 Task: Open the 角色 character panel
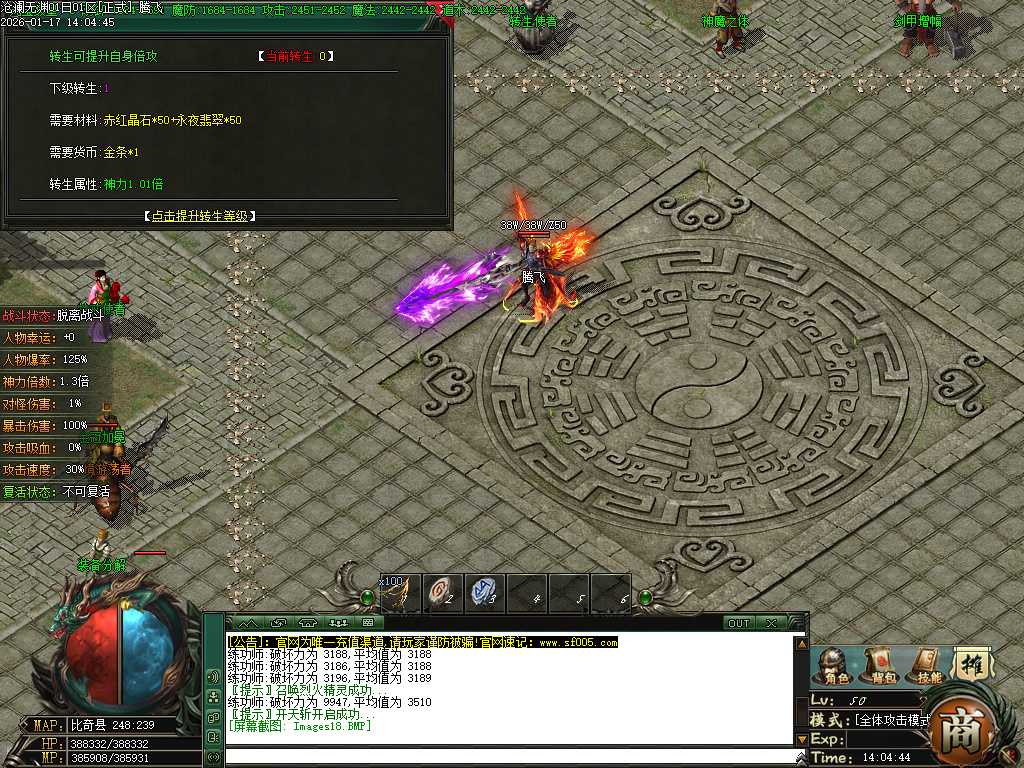tap(831, 665)
